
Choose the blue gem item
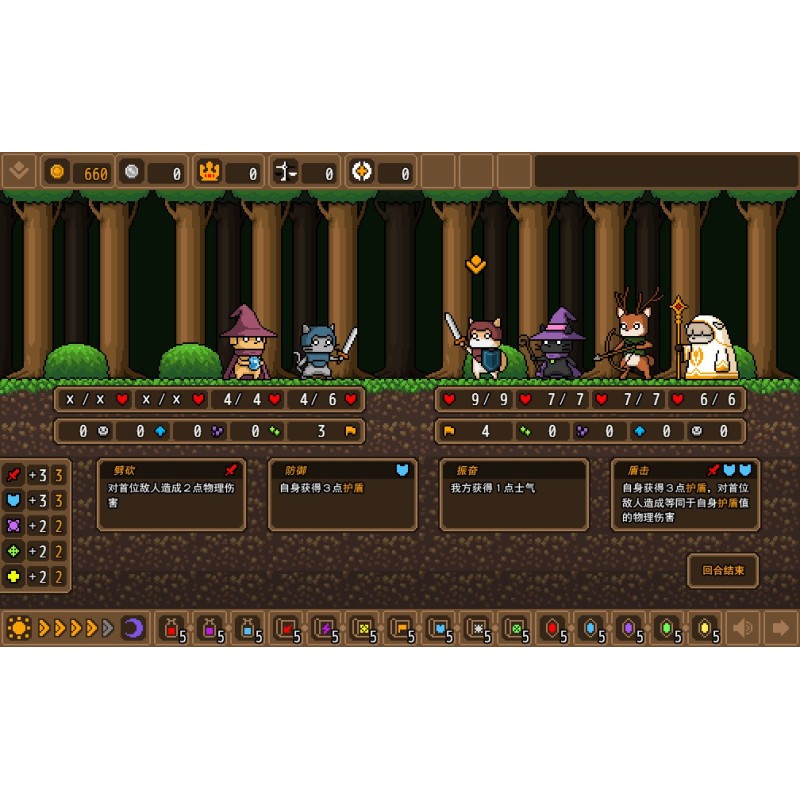(x=591, y=628)
